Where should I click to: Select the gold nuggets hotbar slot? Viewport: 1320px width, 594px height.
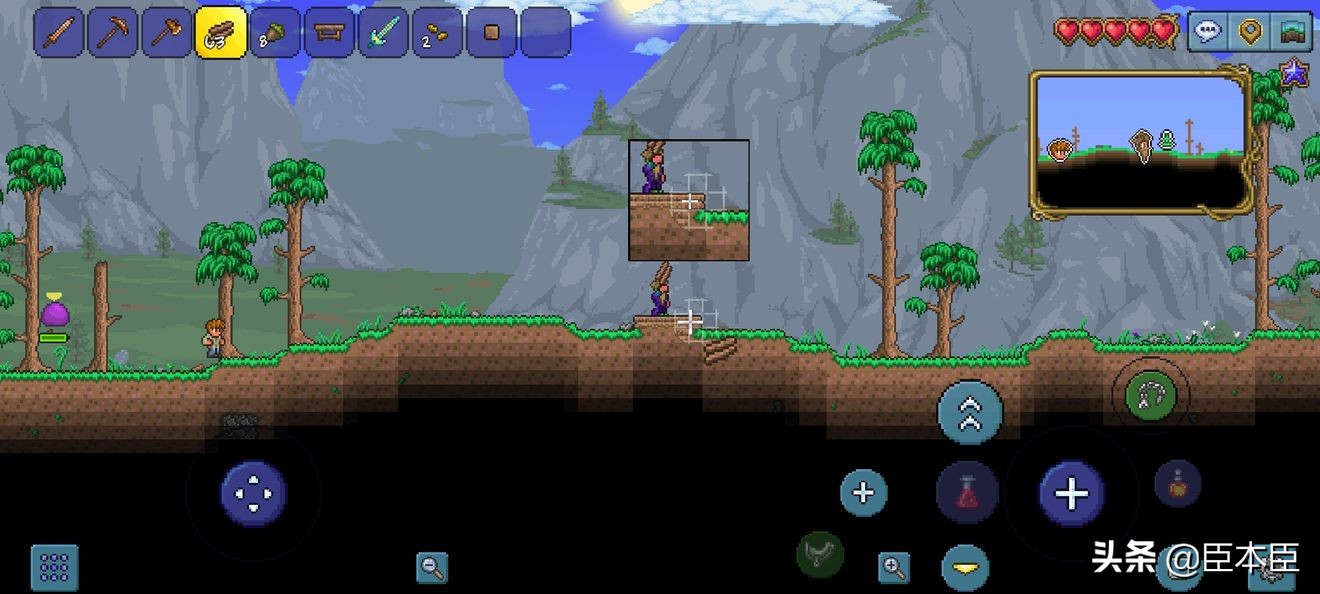pyautogui.click(x=437, y=33)
